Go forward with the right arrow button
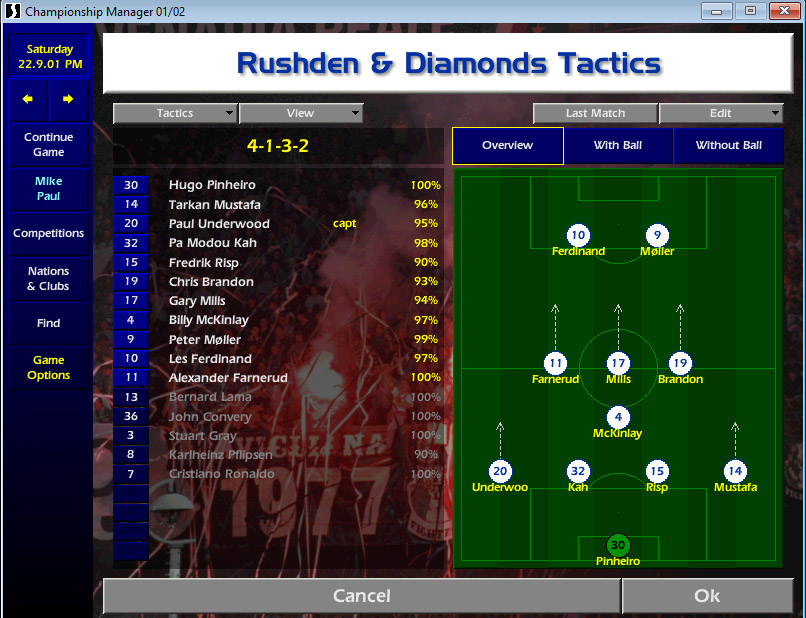 [68, 99]
